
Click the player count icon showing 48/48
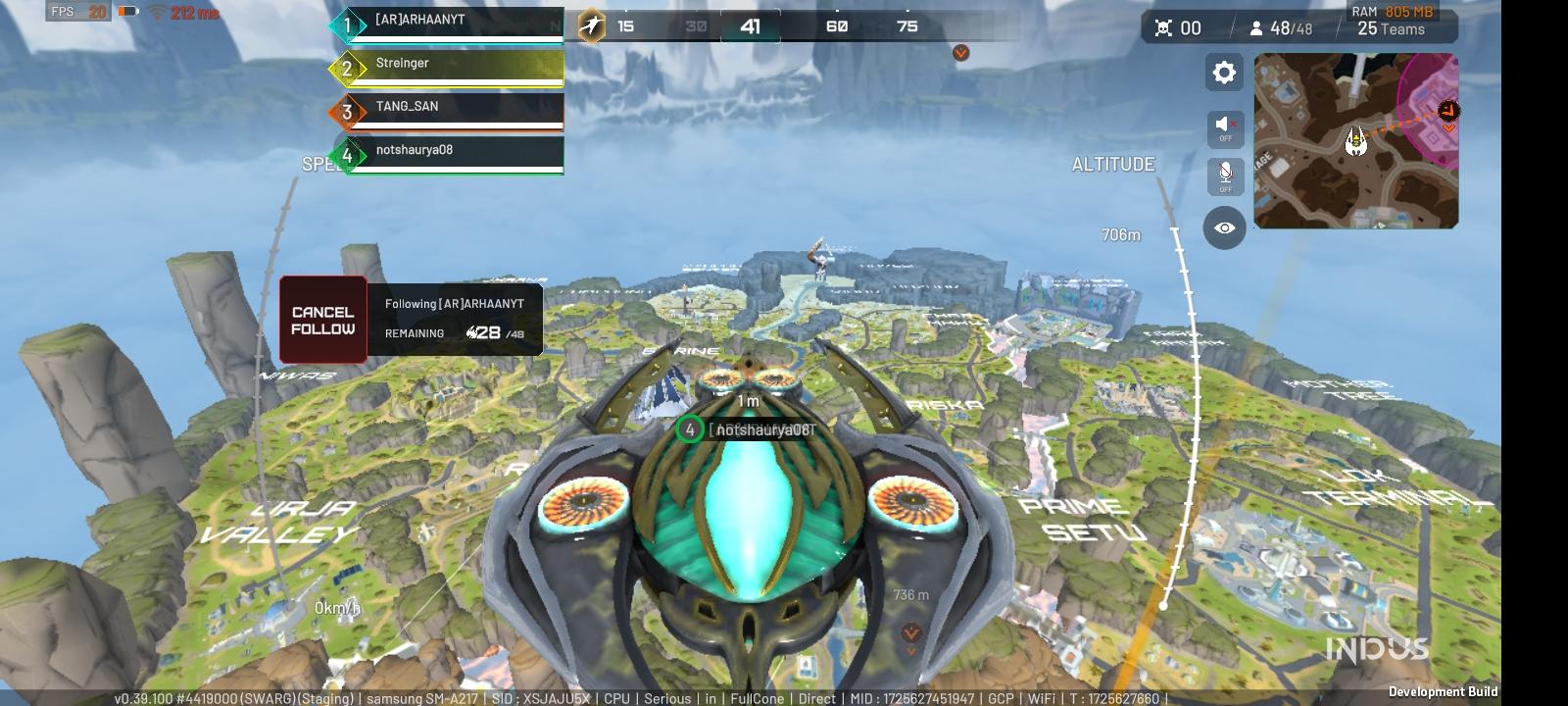[x=1256, y=27]
